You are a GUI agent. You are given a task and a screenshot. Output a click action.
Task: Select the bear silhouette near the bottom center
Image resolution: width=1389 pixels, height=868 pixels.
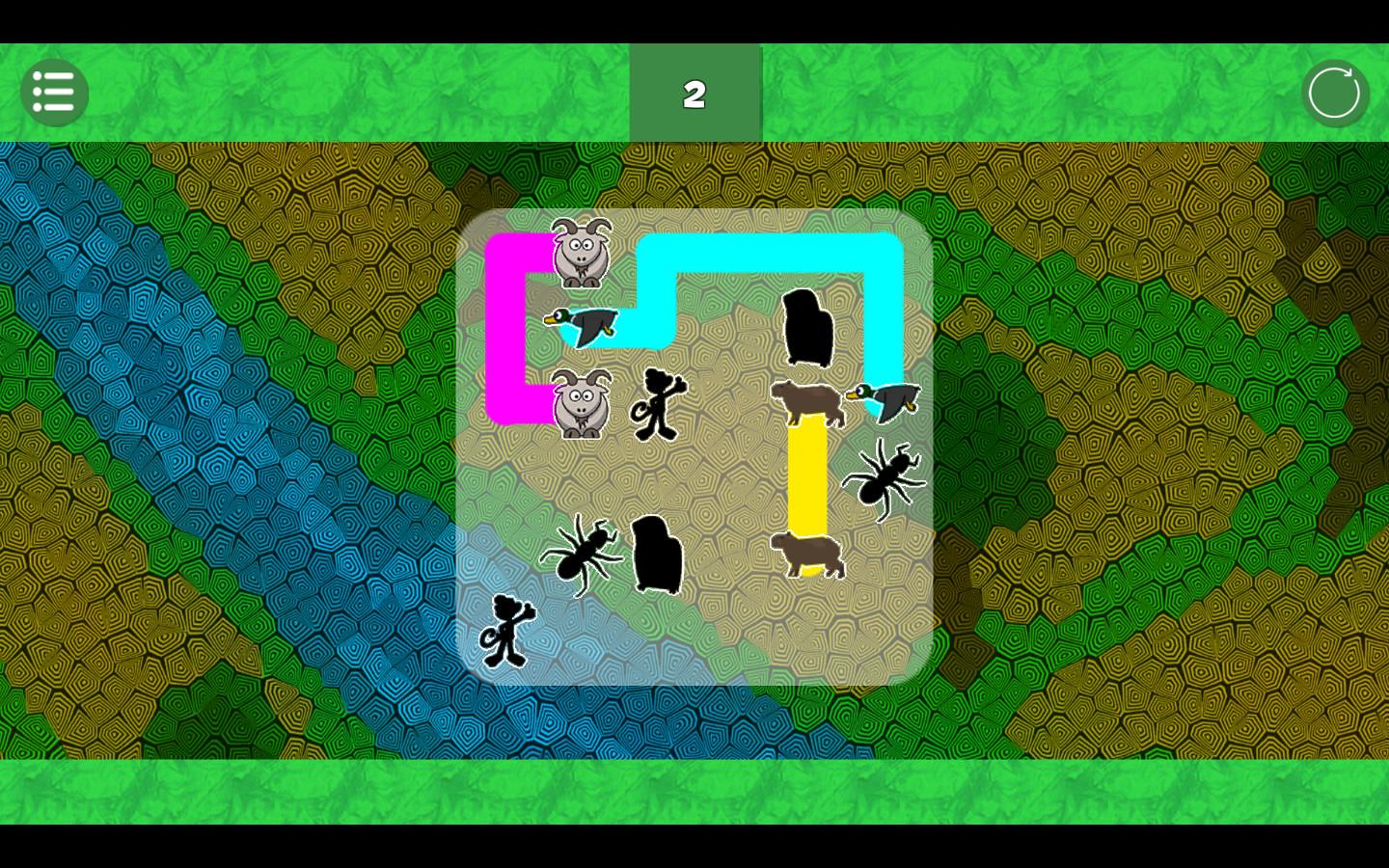[657, 555]
